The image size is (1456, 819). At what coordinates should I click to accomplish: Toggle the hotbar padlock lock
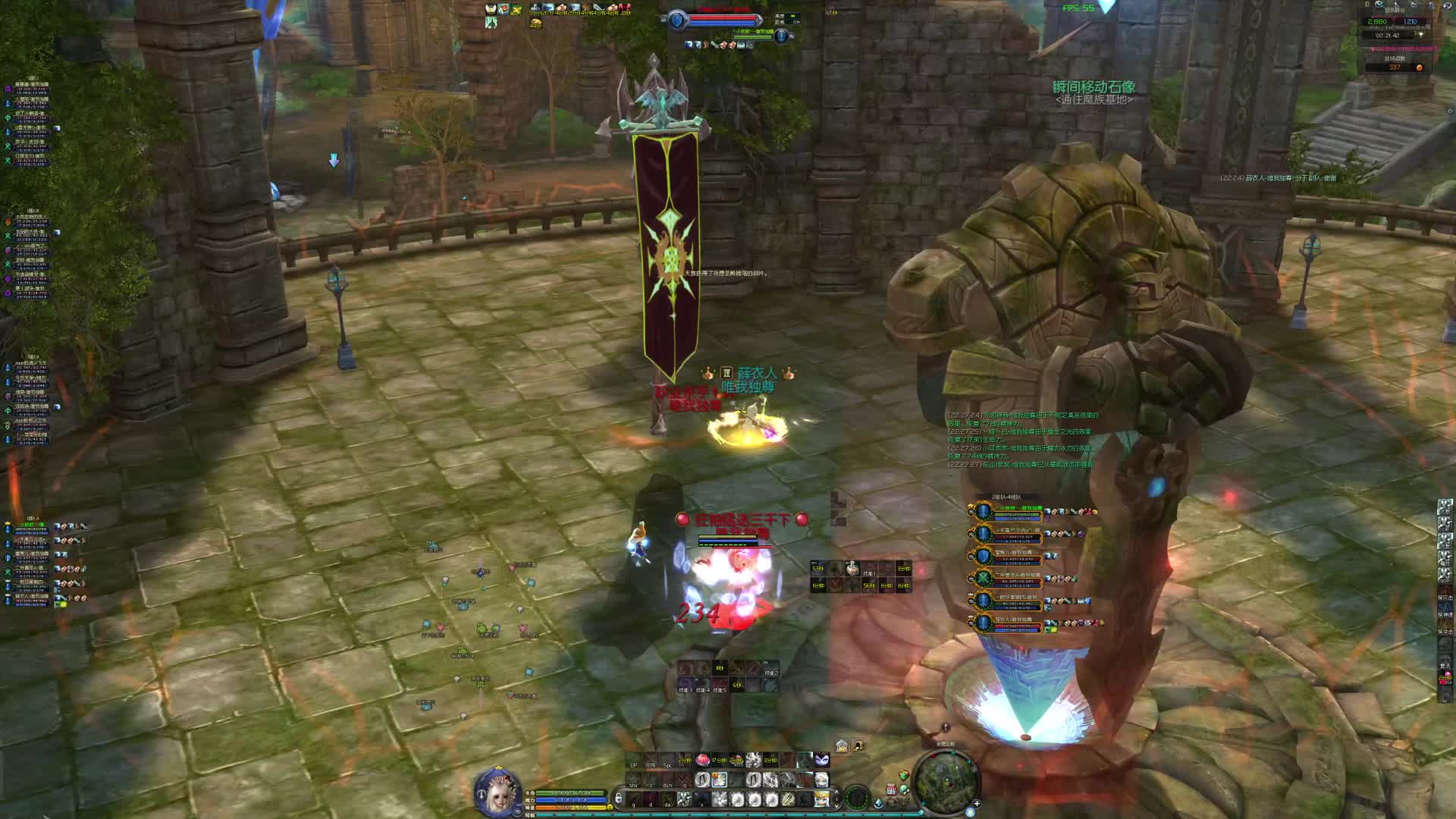619,798
